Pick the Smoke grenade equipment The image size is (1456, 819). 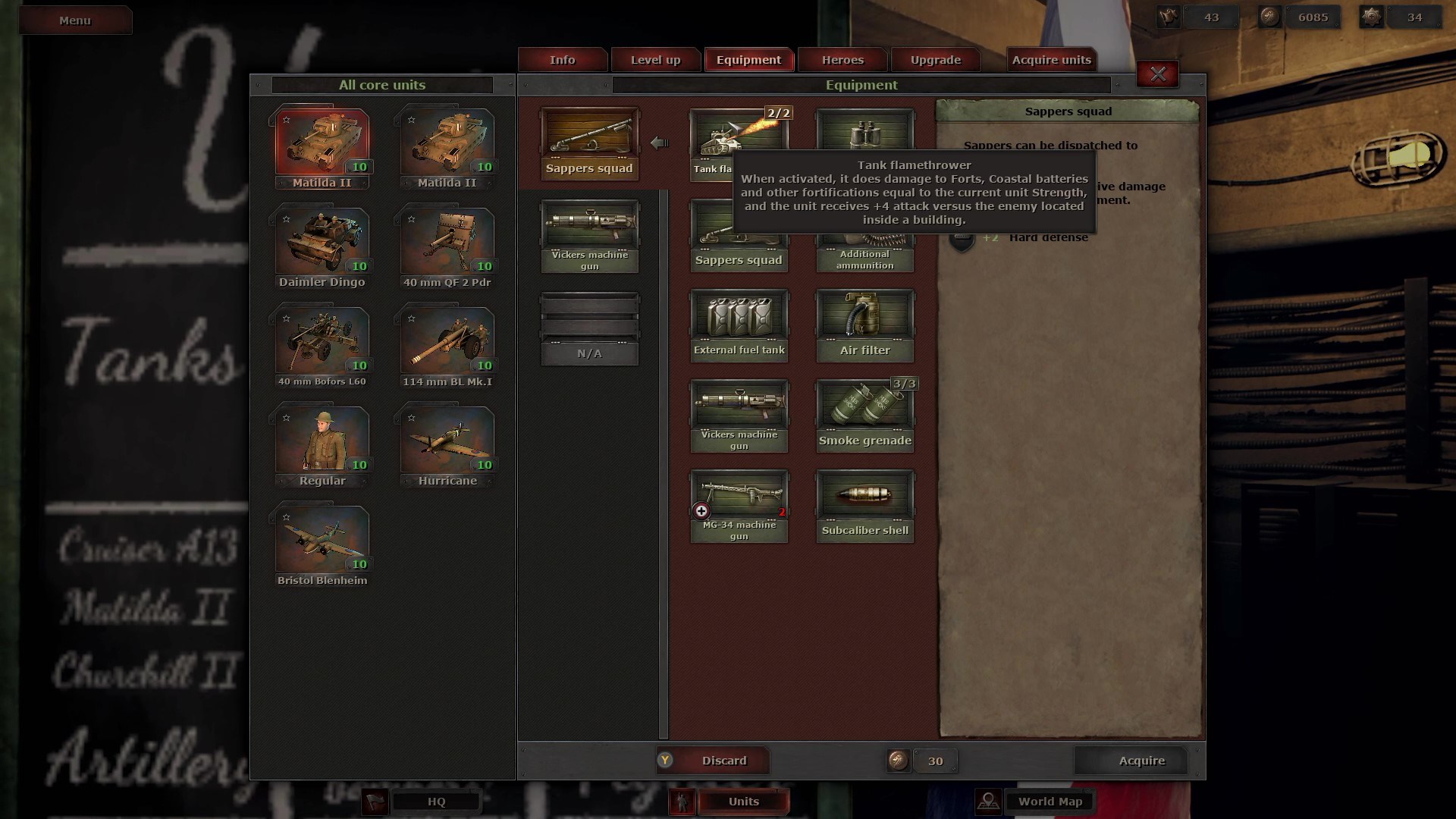click(x=864, y=415)
